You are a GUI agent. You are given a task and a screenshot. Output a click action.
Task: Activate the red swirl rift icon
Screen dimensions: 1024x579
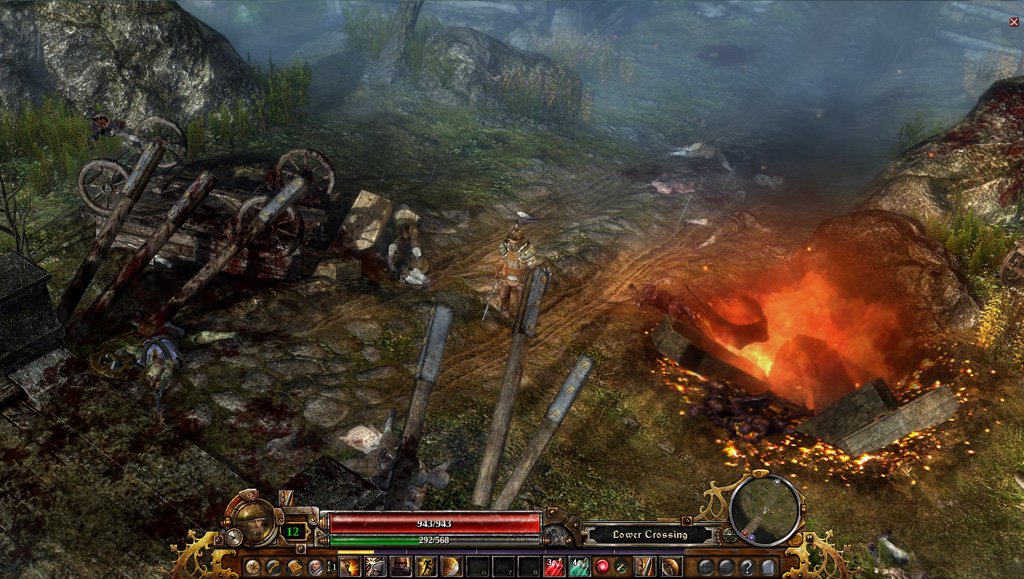(602, 567)
